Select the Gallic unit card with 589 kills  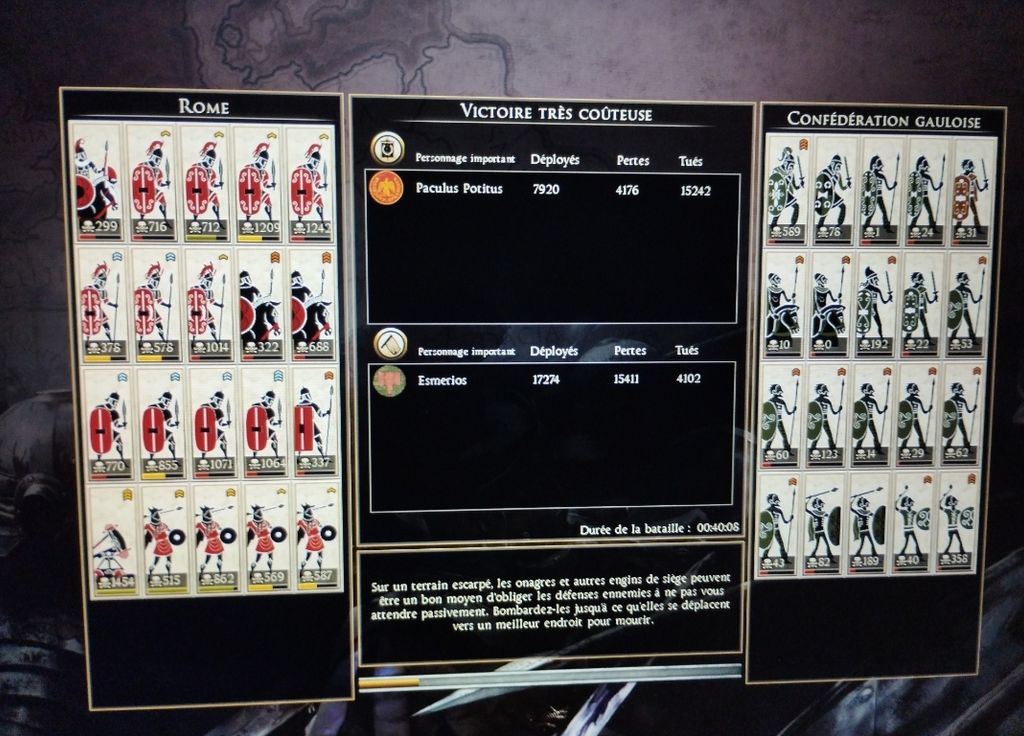pos(785,192)
